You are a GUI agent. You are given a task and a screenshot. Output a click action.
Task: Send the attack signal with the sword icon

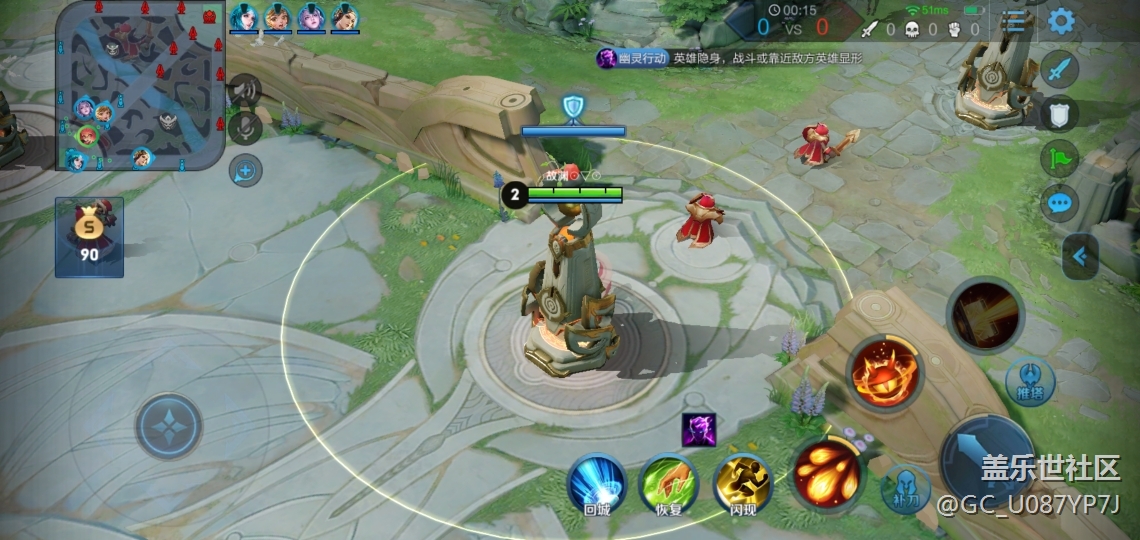(x=1059, y=70)
